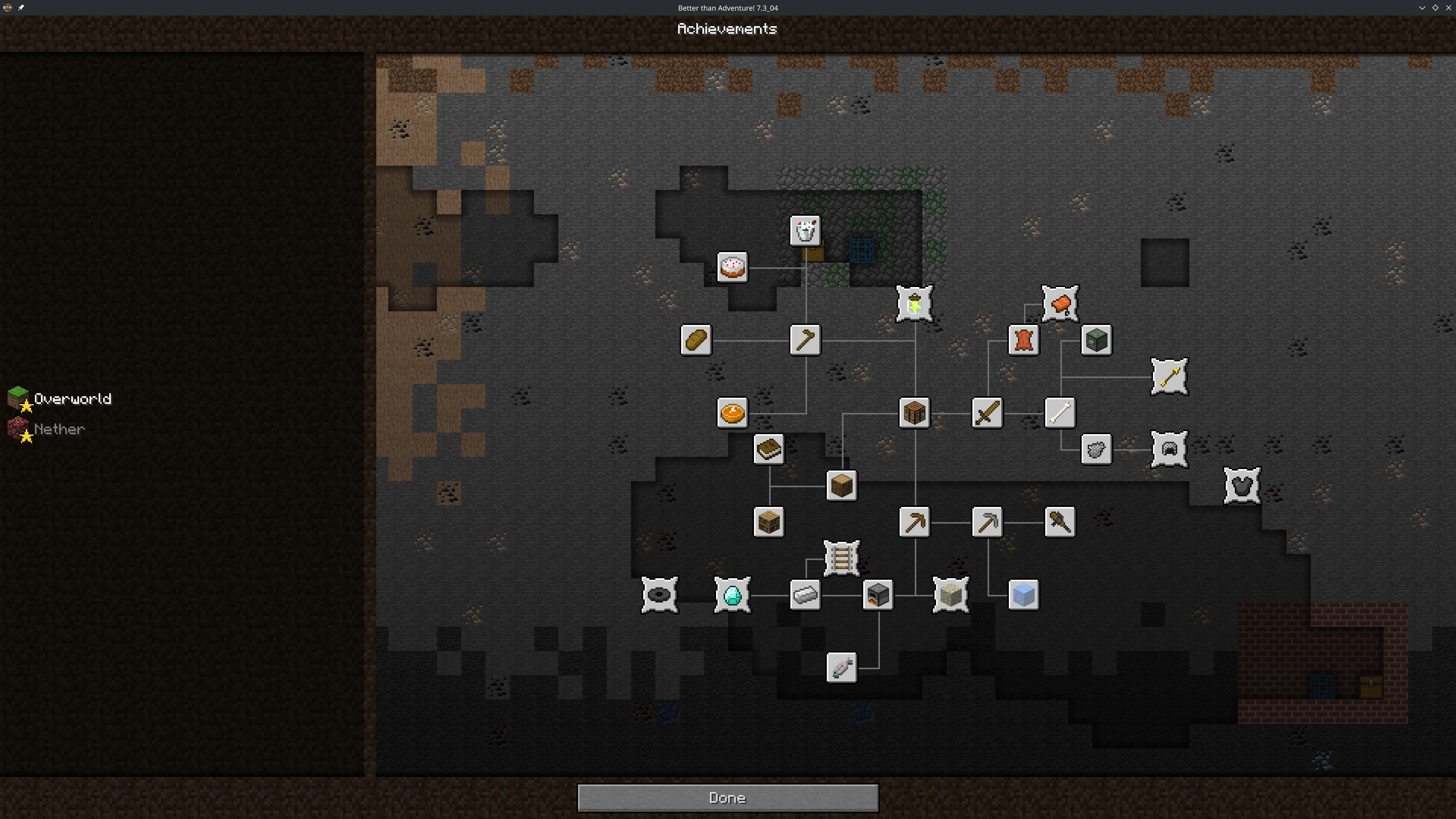The width and height of the screenshot is (1456, 819).
Task: Choose the wood log achievement
Action: click(x=841, y=485)
